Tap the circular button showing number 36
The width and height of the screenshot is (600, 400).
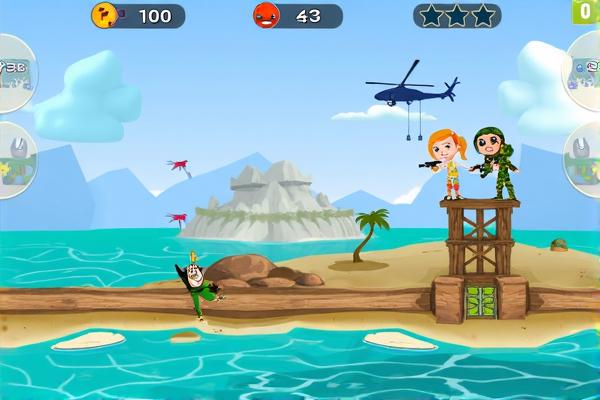click(14, 70)
